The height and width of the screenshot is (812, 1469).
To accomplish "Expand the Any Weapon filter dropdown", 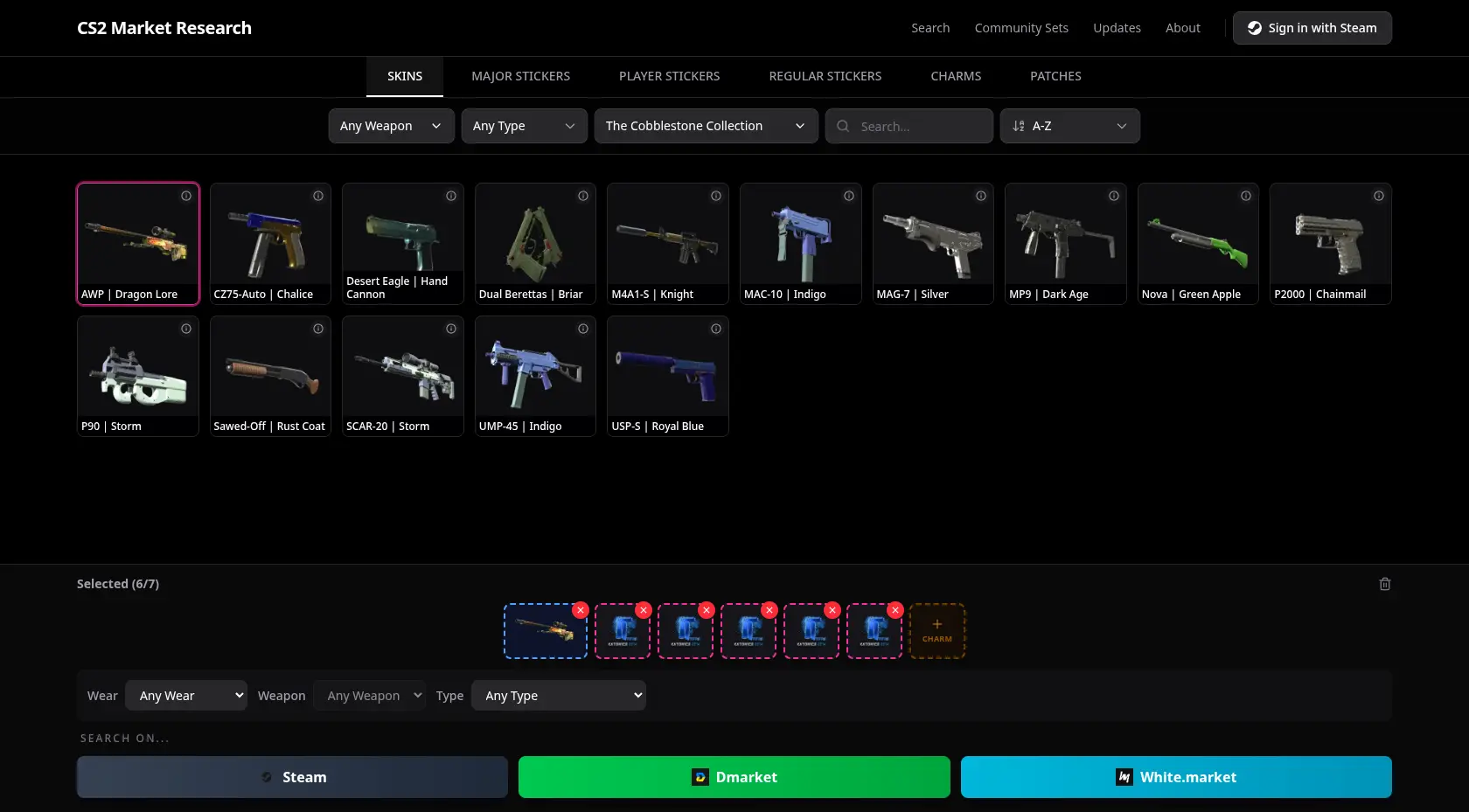I will pos(391,126).
